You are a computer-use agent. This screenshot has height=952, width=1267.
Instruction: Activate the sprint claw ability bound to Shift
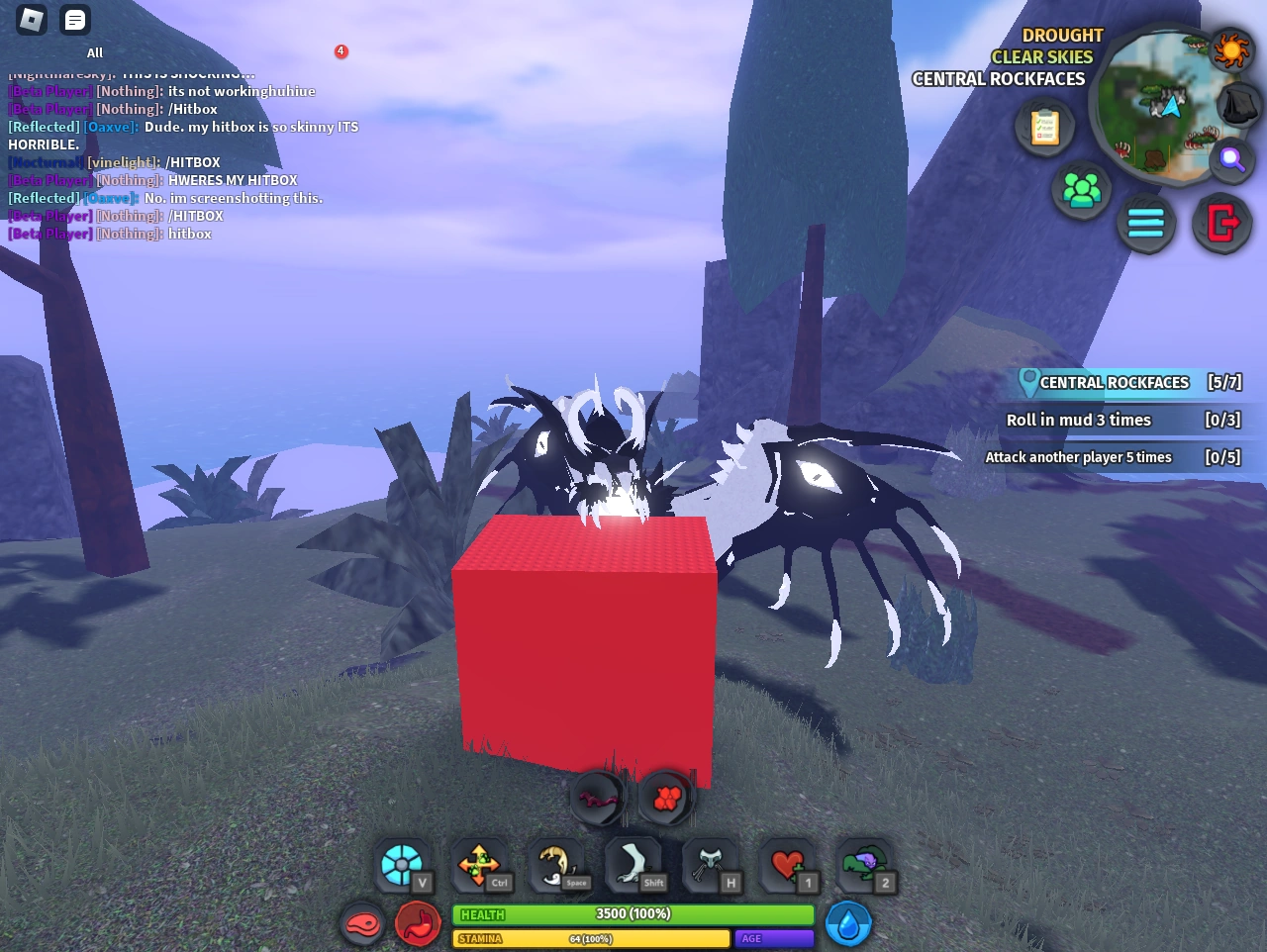634,864
